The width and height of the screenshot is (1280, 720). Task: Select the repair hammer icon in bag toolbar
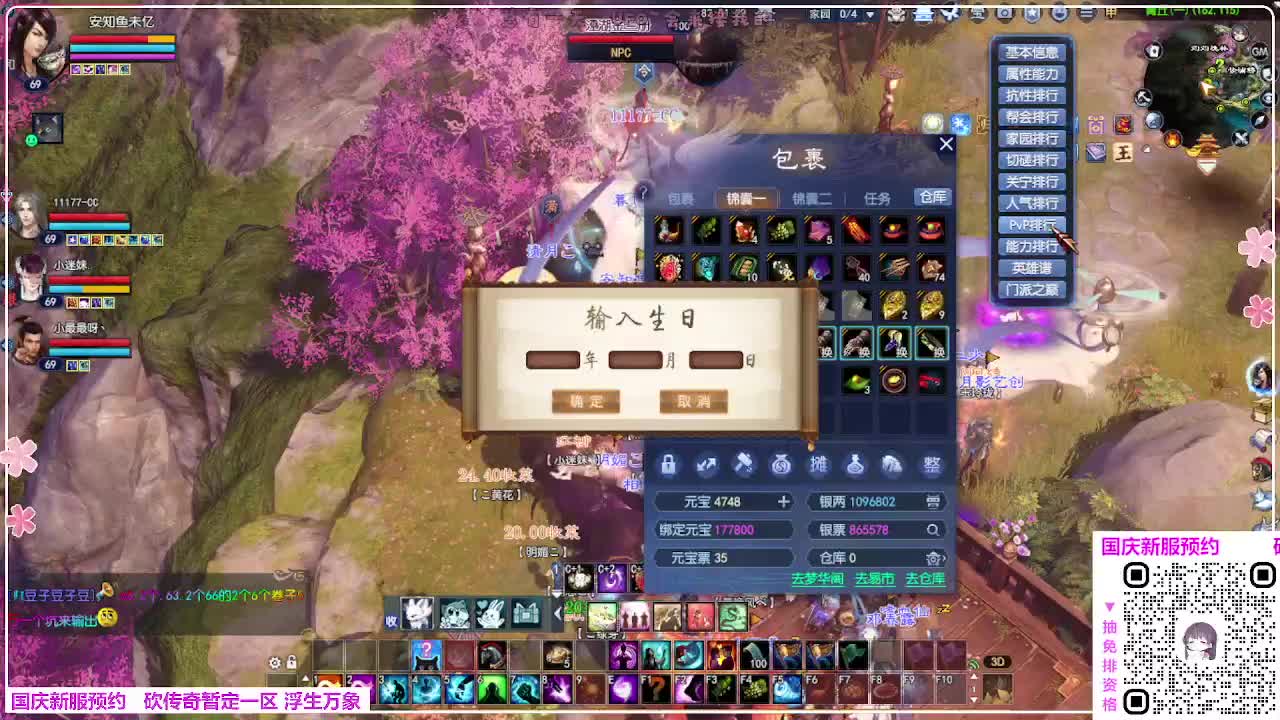pyautogui.click(x=743, y=465)
